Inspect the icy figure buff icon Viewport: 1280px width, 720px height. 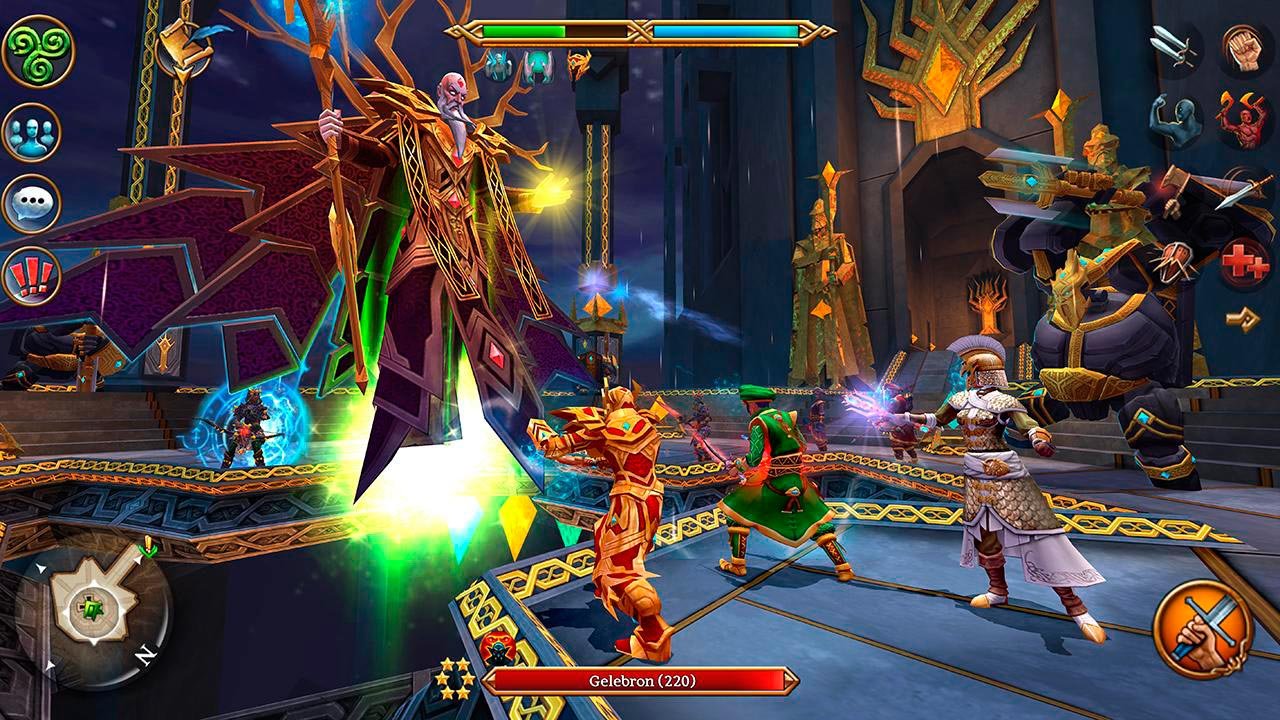tap(498, 66)
